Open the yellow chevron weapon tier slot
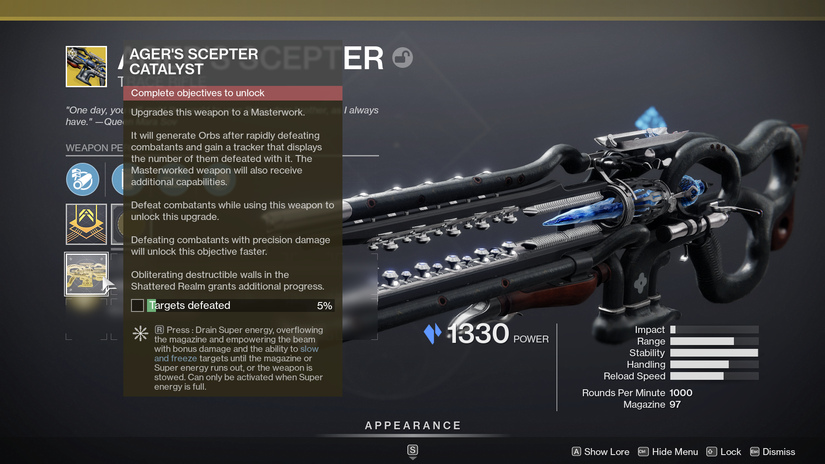Screen dimensions: 825x464 [x=86, y=224]
